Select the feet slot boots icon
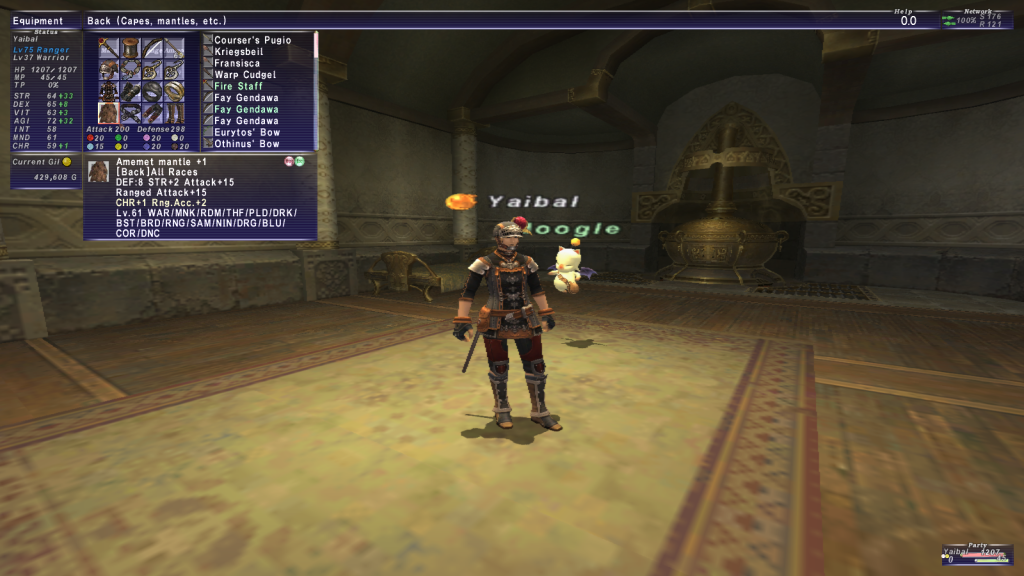This screenshot has width=1024, height=576. tap(175, 112)
